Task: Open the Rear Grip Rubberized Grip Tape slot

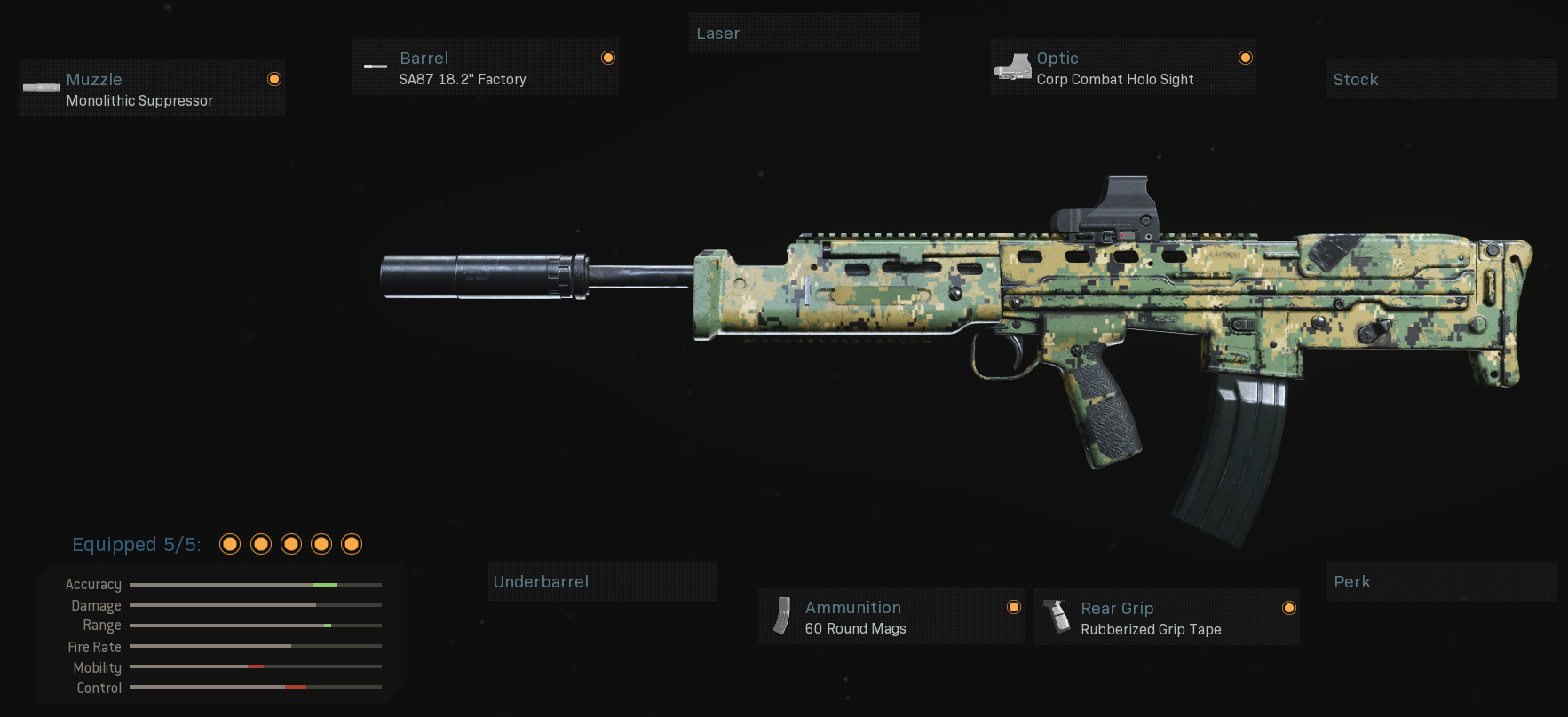Action: point(1166,618)
